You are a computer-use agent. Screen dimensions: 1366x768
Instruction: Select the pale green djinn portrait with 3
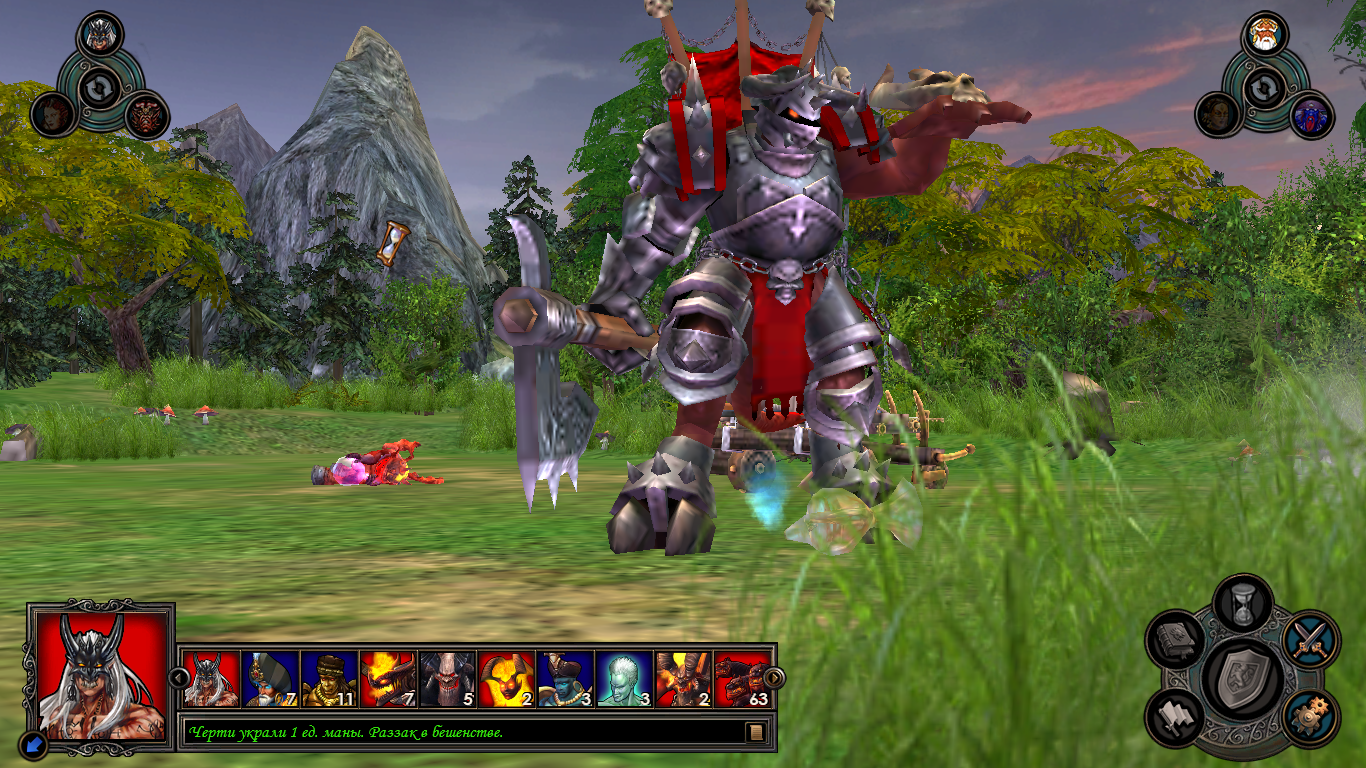point(624,679)
